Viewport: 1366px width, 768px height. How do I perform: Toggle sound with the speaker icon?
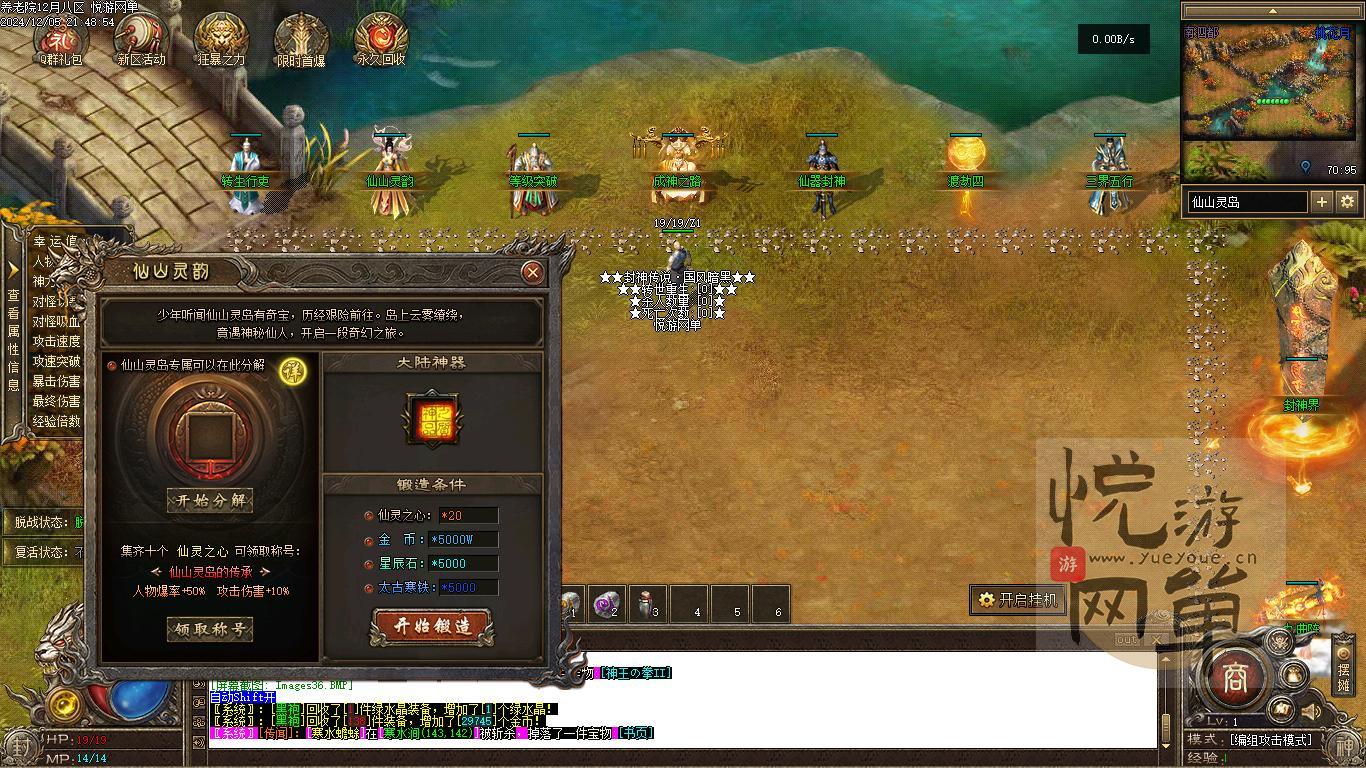(1308, 712)
